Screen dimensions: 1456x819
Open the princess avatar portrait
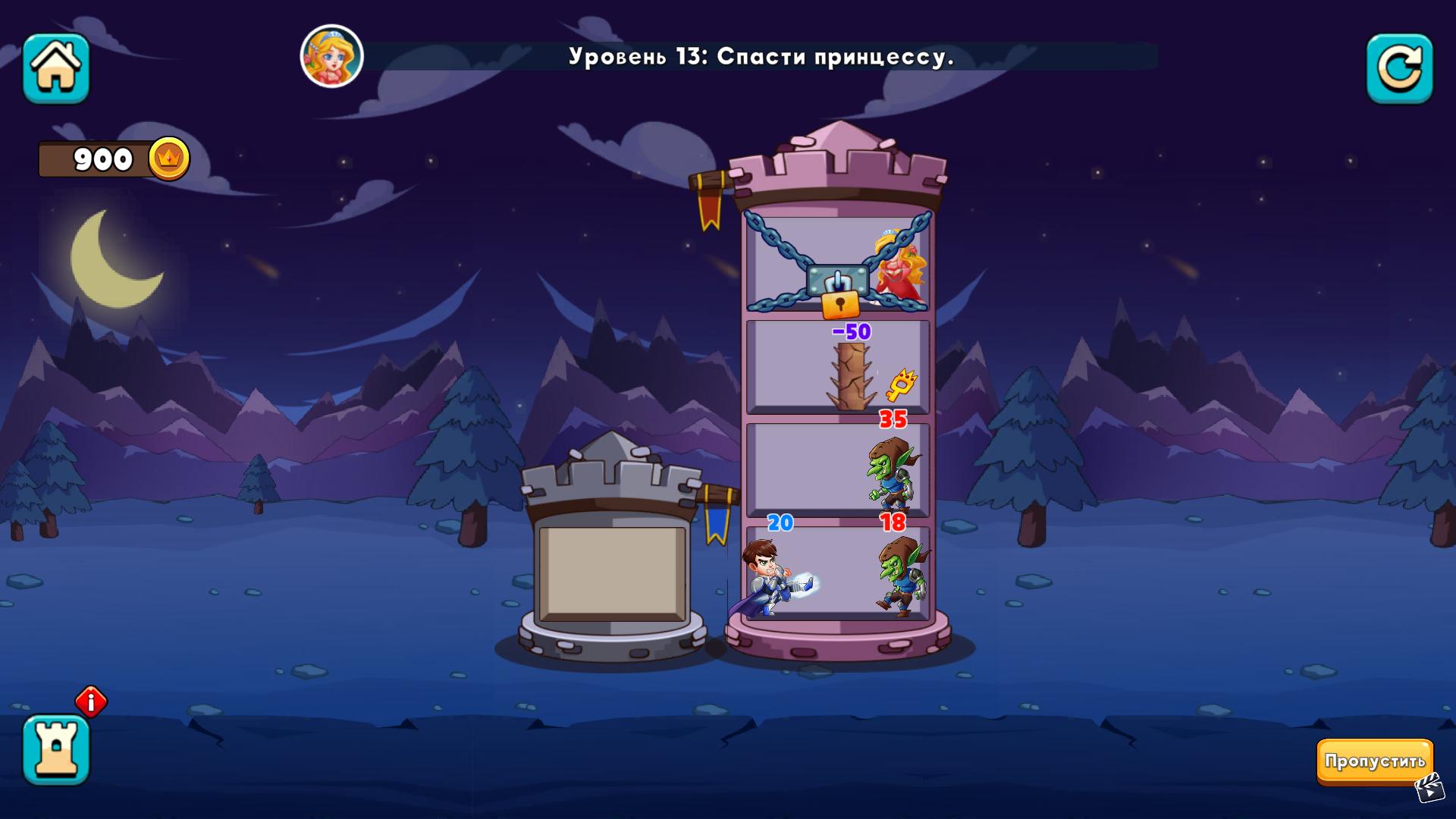click(332, 56)
